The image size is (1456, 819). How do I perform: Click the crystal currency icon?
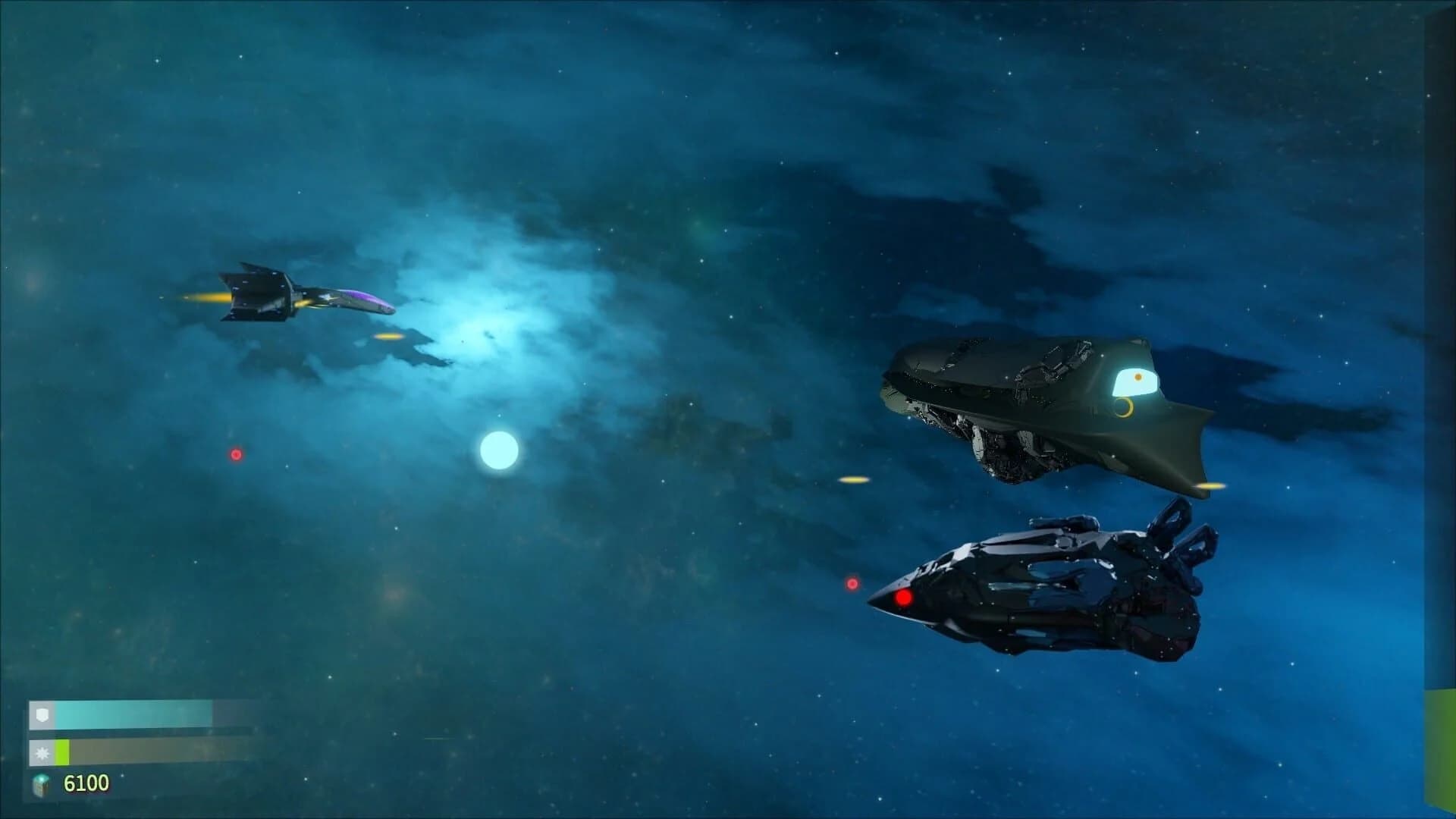[x=42, y=787]
